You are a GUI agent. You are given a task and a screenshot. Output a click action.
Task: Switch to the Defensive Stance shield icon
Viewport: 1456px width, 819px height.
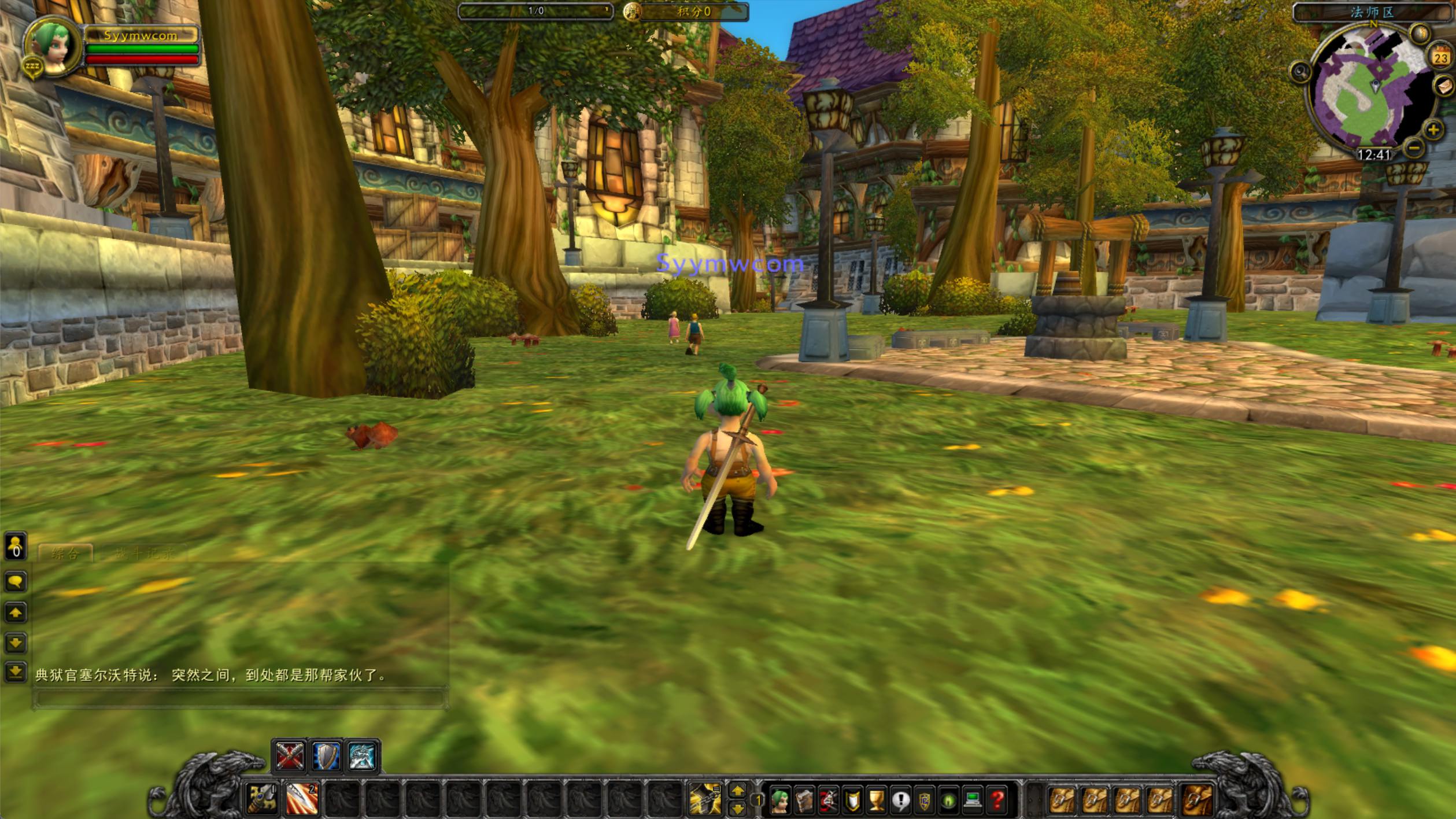[x=326, y=756]
